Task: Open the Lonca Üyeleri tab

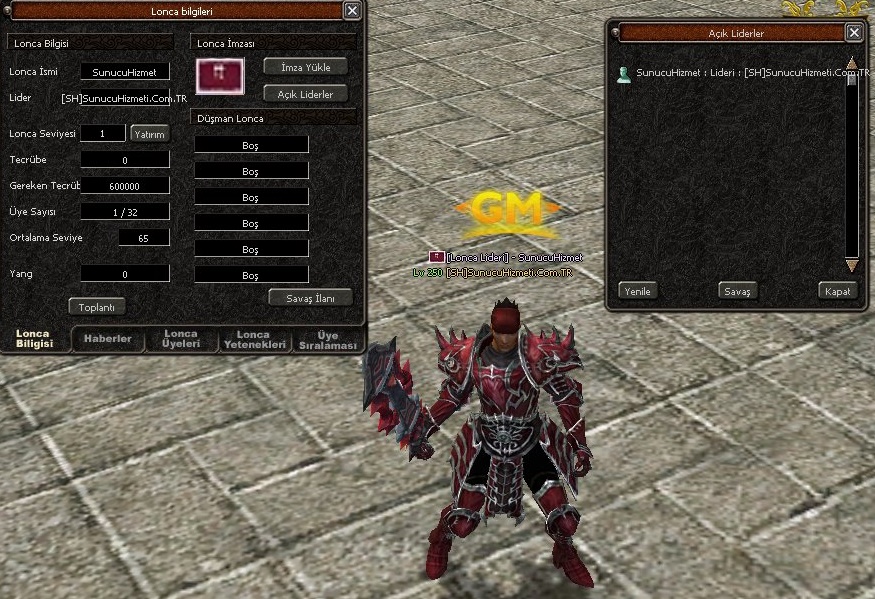Action: pos(181,339)
